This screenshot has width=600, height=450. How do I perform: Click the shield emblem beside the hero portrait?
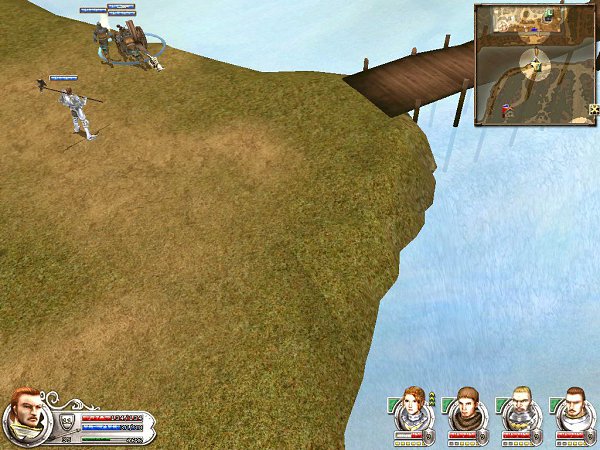[x=66, y=421]
